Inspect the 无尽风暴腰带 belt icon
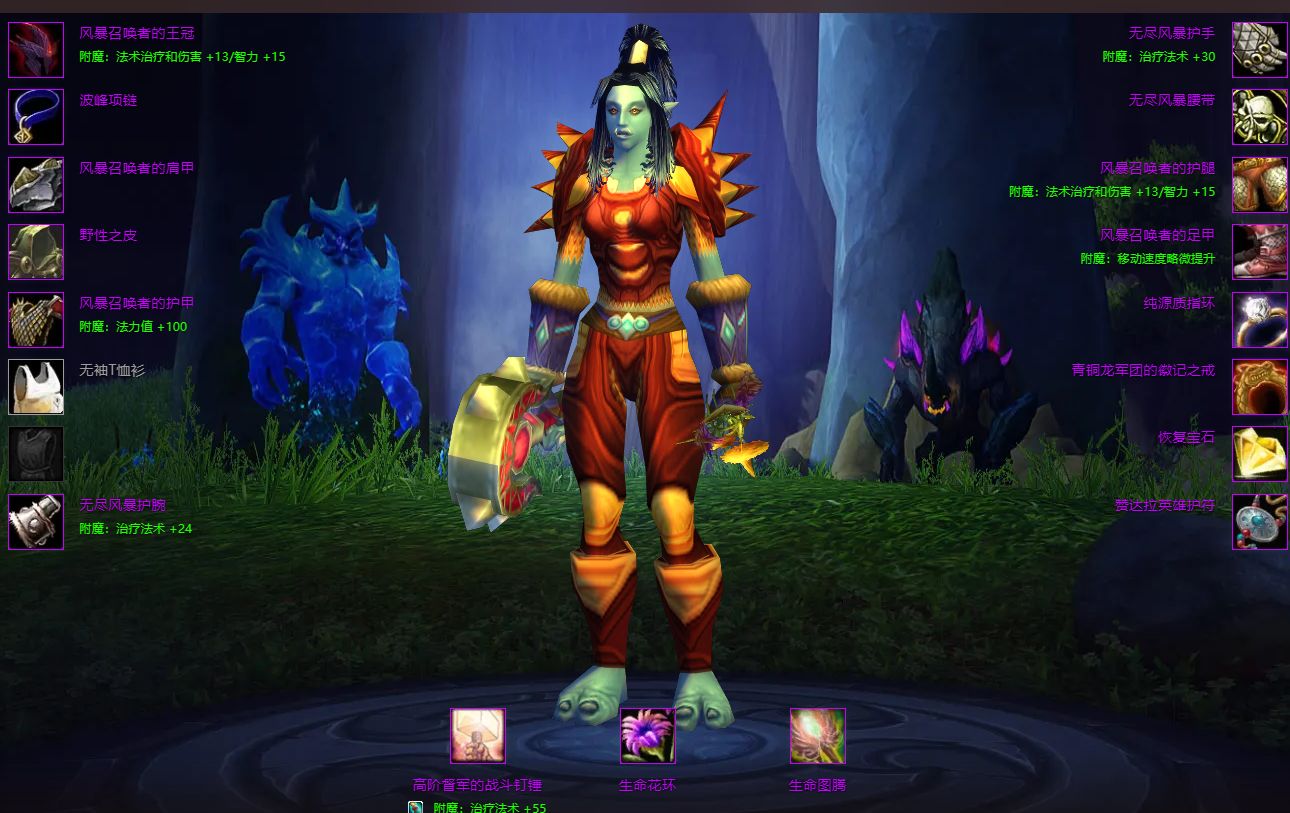The width and height of the screenshot is (1290, 813). [1260, 117]
